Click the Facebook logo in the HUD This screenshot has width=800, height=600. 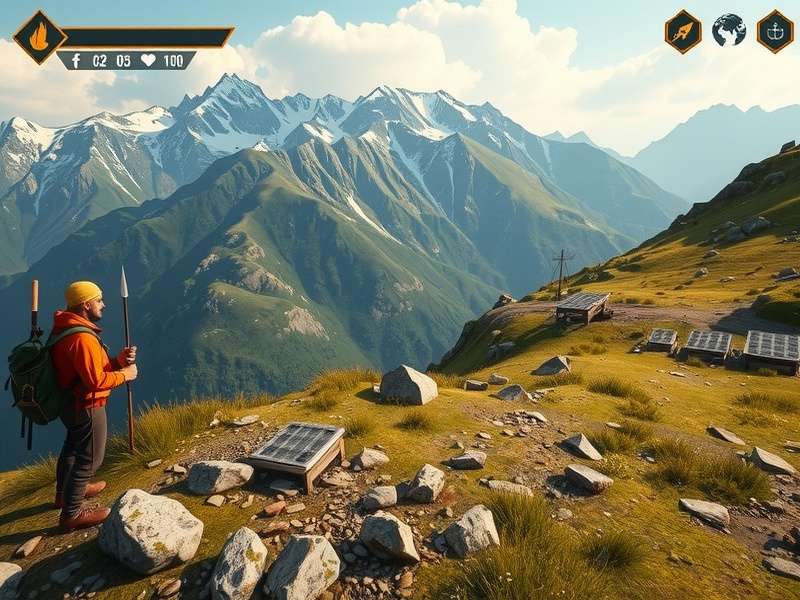click(75, 60)
